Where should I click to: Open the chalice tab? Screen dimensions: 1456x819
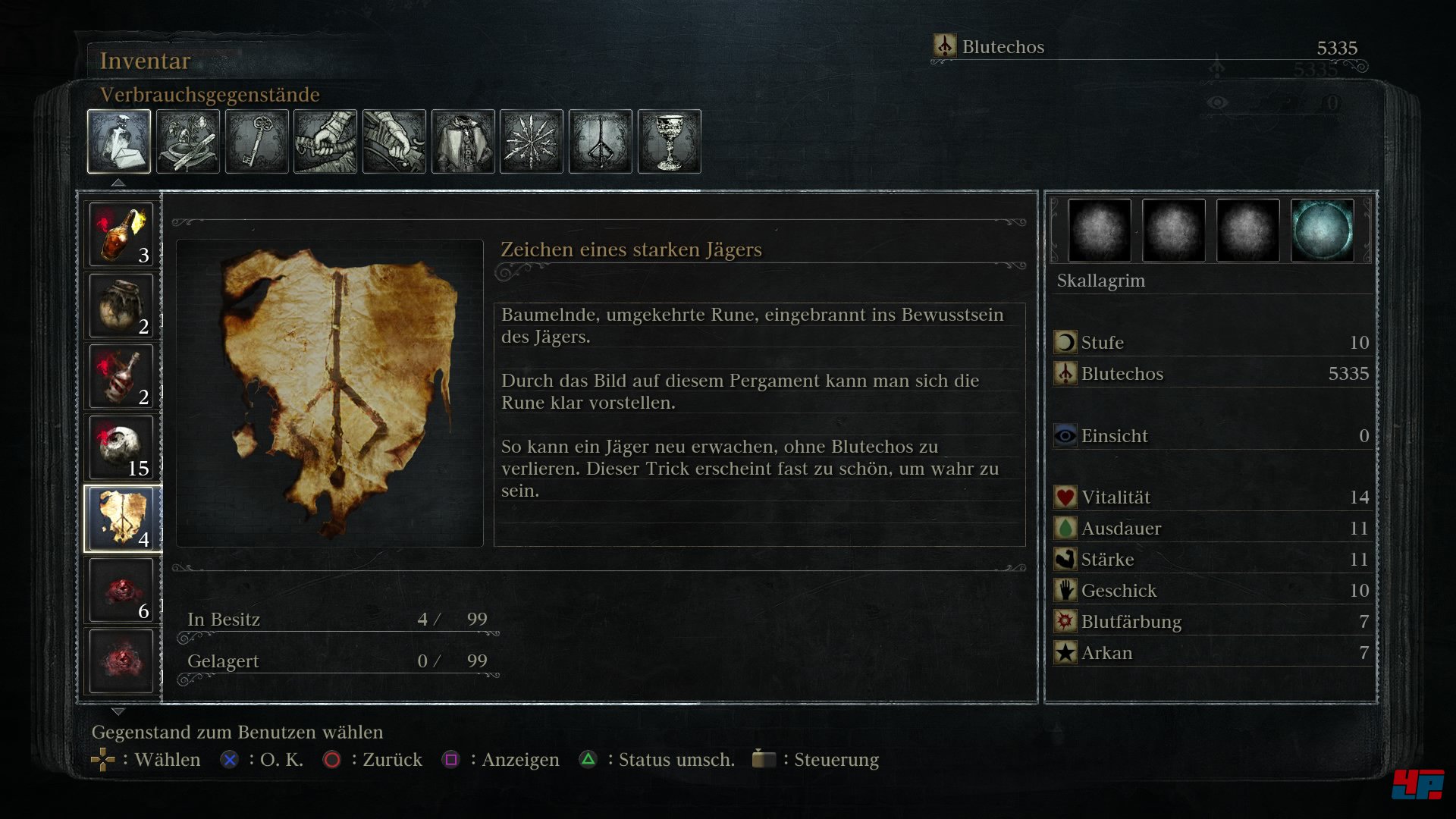(670, 142)
